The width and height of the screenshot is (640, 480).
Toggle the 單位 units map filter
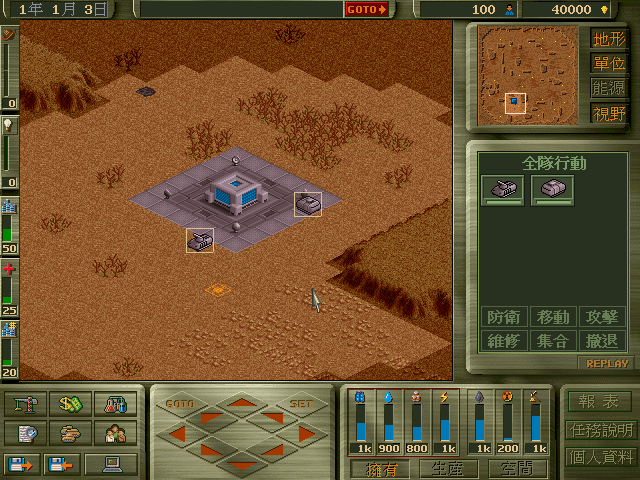pos(608,64)
